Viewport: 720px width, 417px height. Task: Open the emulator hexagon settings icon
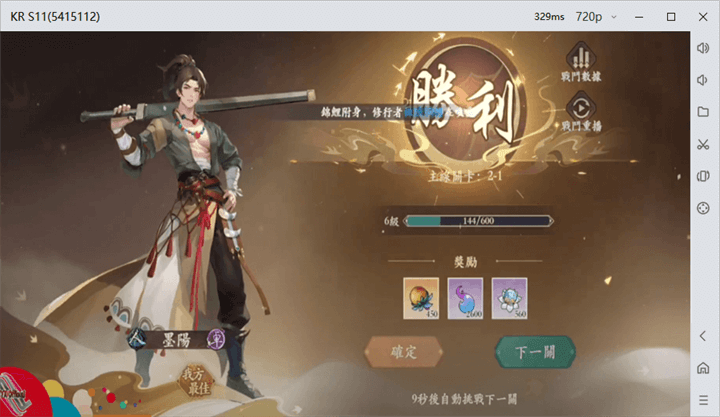click(x=703, y=208)
